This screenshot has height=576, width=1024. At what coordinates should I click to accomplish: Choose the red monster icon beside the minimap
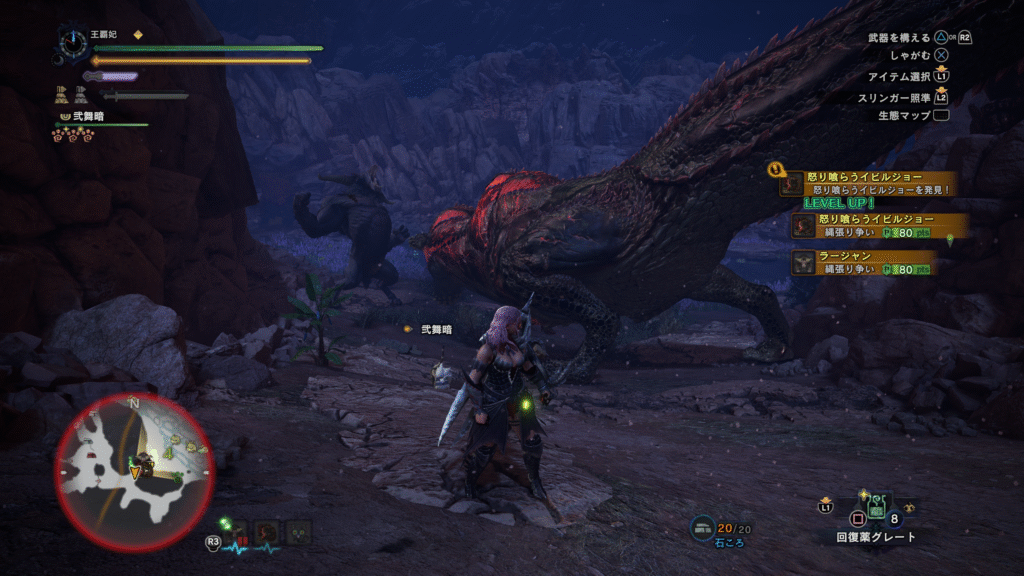(267, 532)
